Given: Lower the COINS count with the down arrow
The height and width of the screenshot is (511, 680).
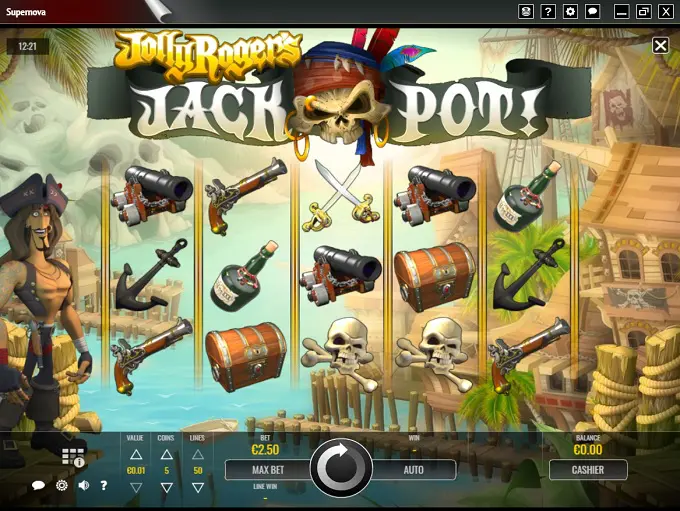Looking at the screenshot, I should (167, 487).
